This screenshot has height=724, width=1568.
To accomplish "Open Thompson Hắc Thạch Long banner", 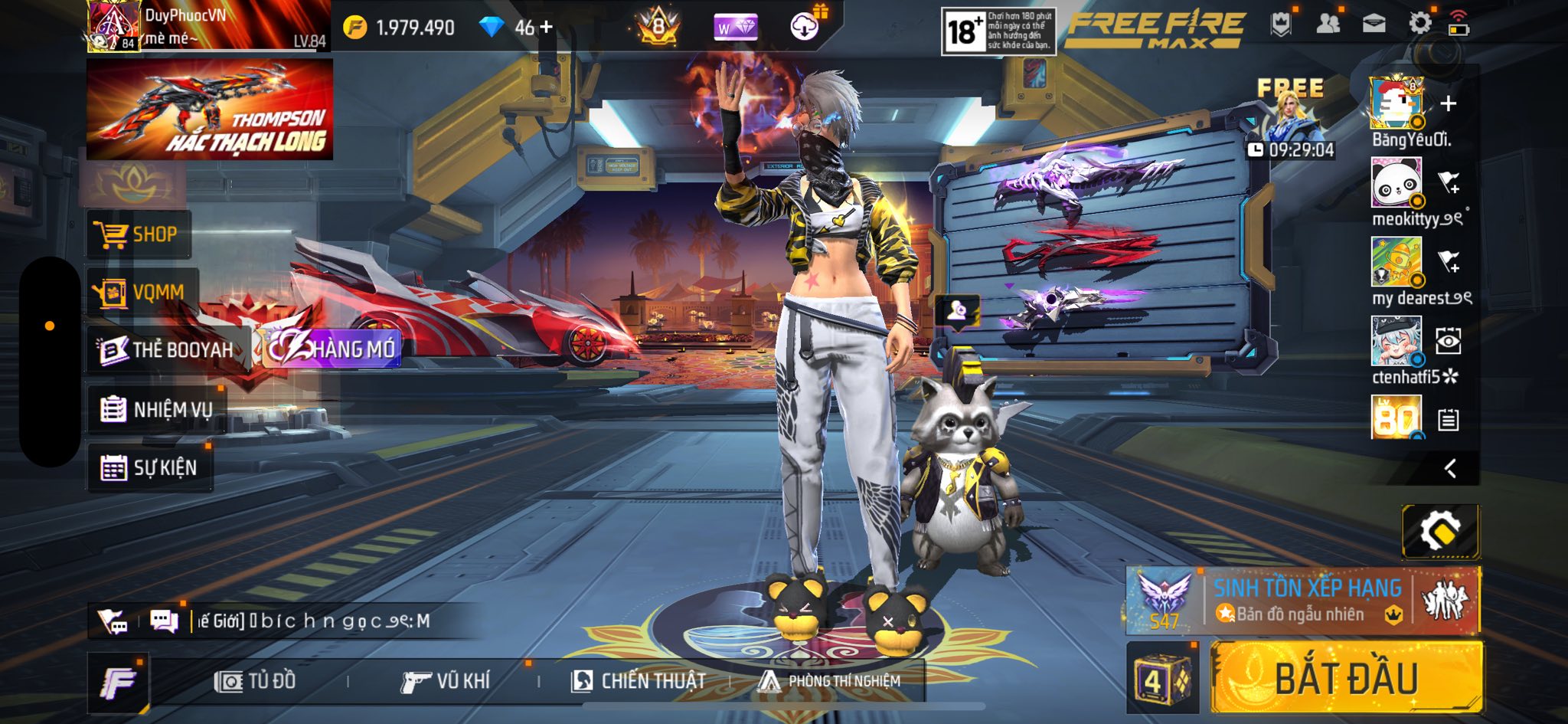I will coord(209,110).
